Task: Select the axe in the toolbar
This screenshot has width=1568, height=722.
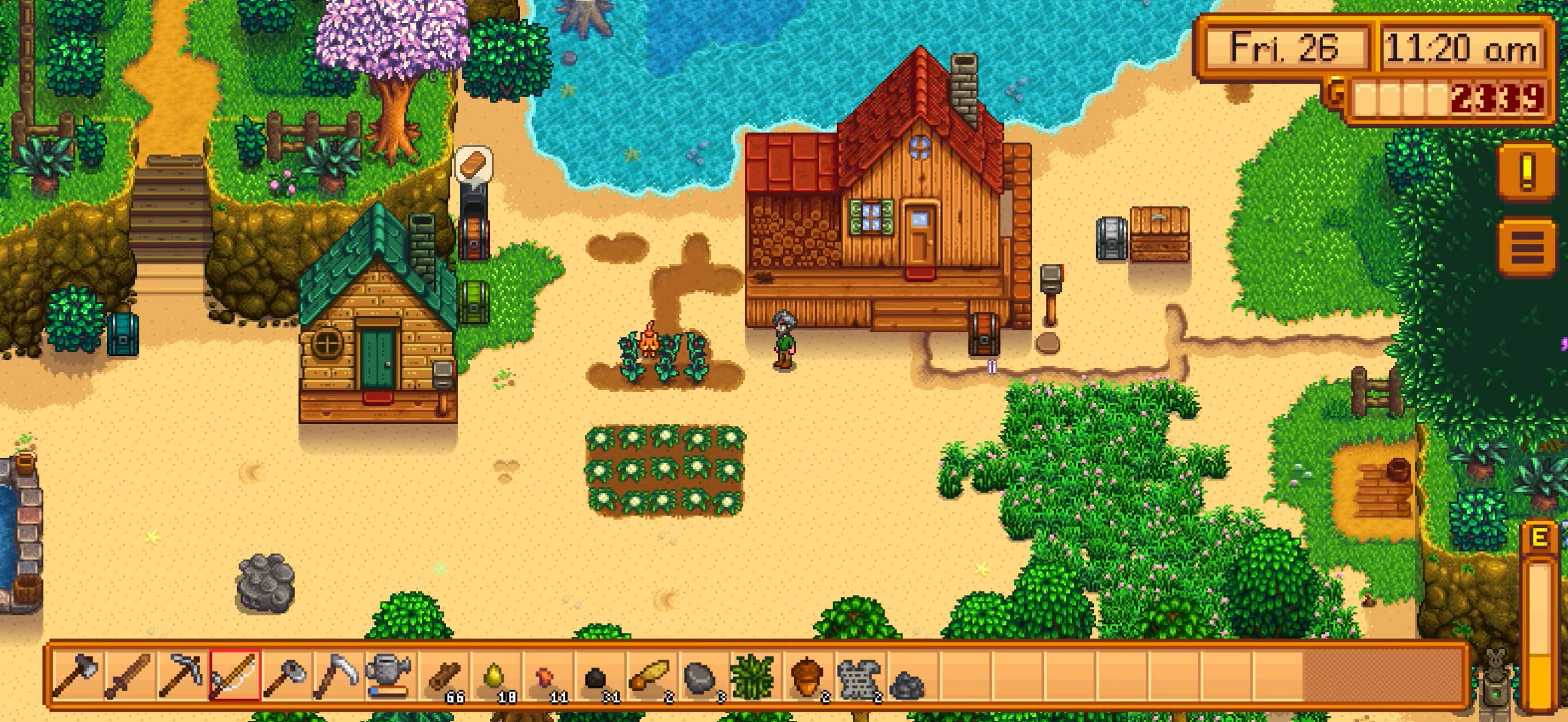Action: coord(77,674)
